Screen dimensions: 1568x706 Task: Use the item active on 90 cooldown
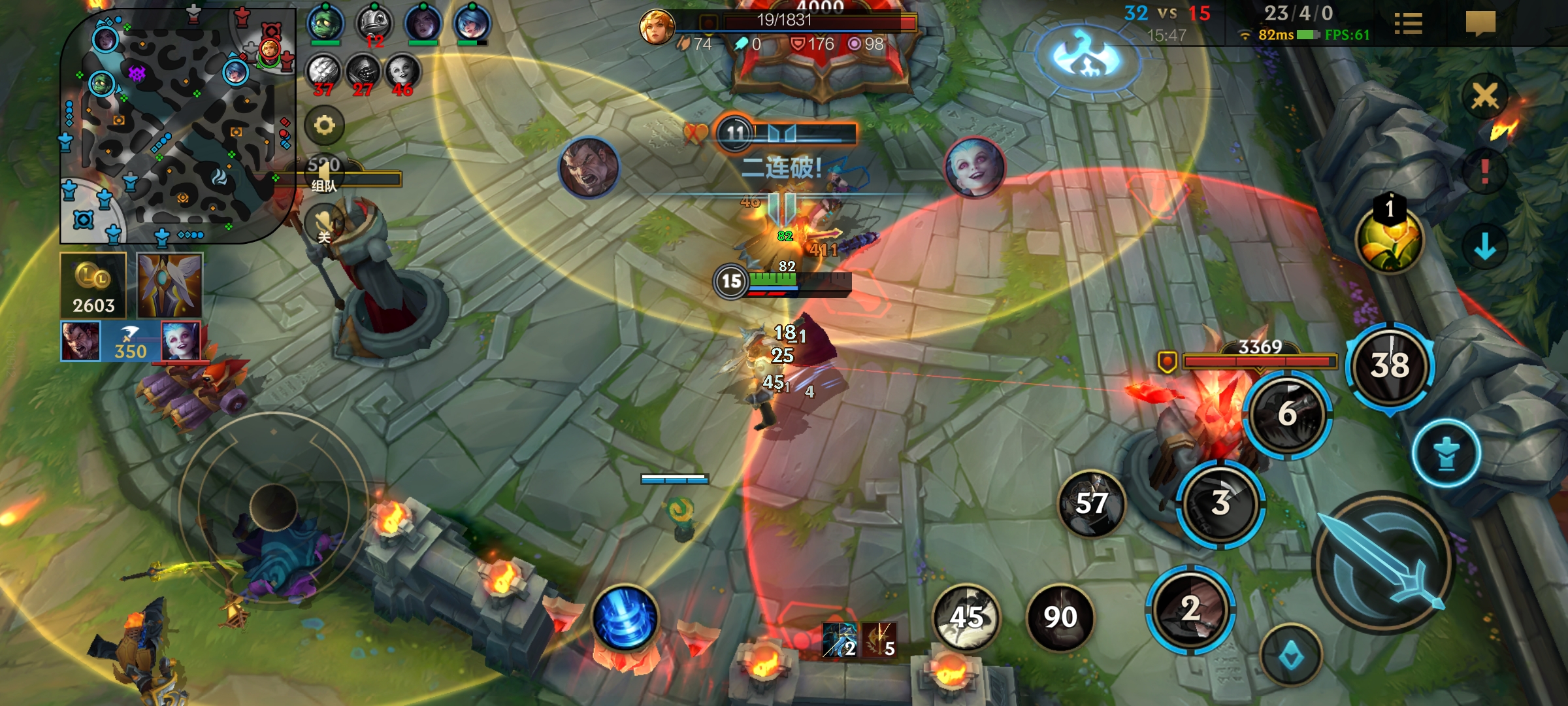[1060, 616]
